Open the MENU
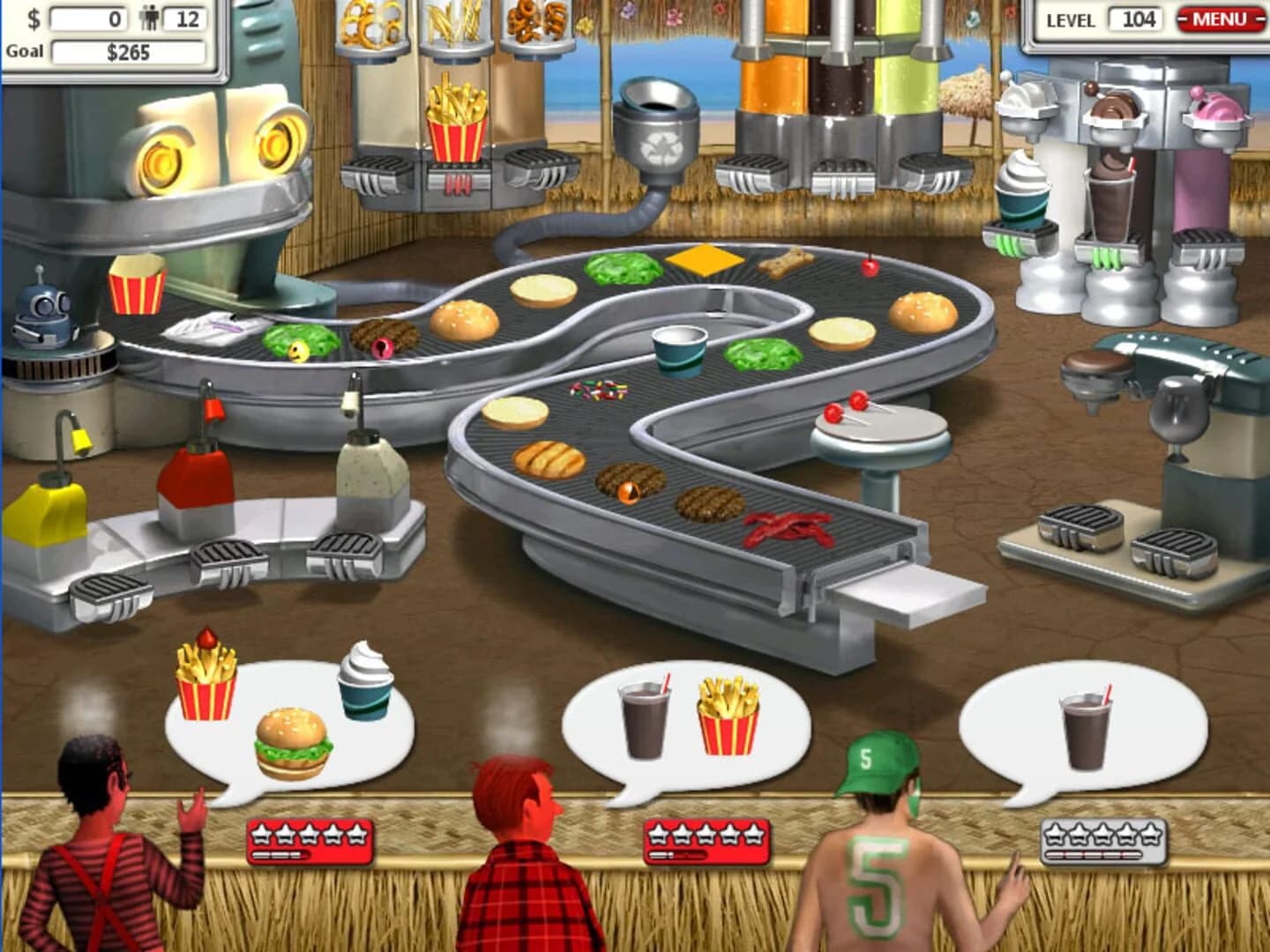 [1217, 19]
